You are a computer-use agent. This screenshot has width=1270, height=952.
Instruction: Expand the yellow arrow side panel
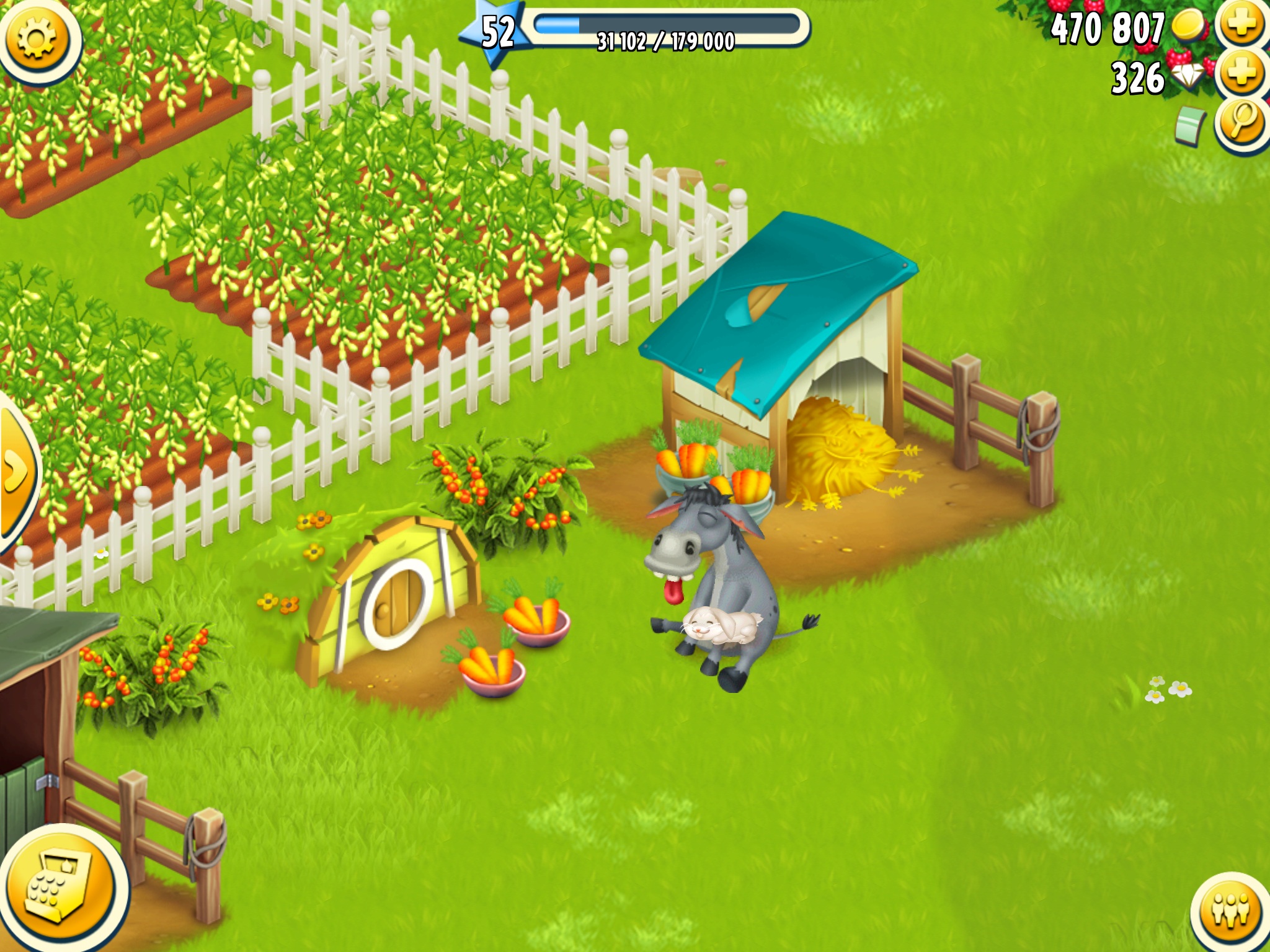click(16, 472)
